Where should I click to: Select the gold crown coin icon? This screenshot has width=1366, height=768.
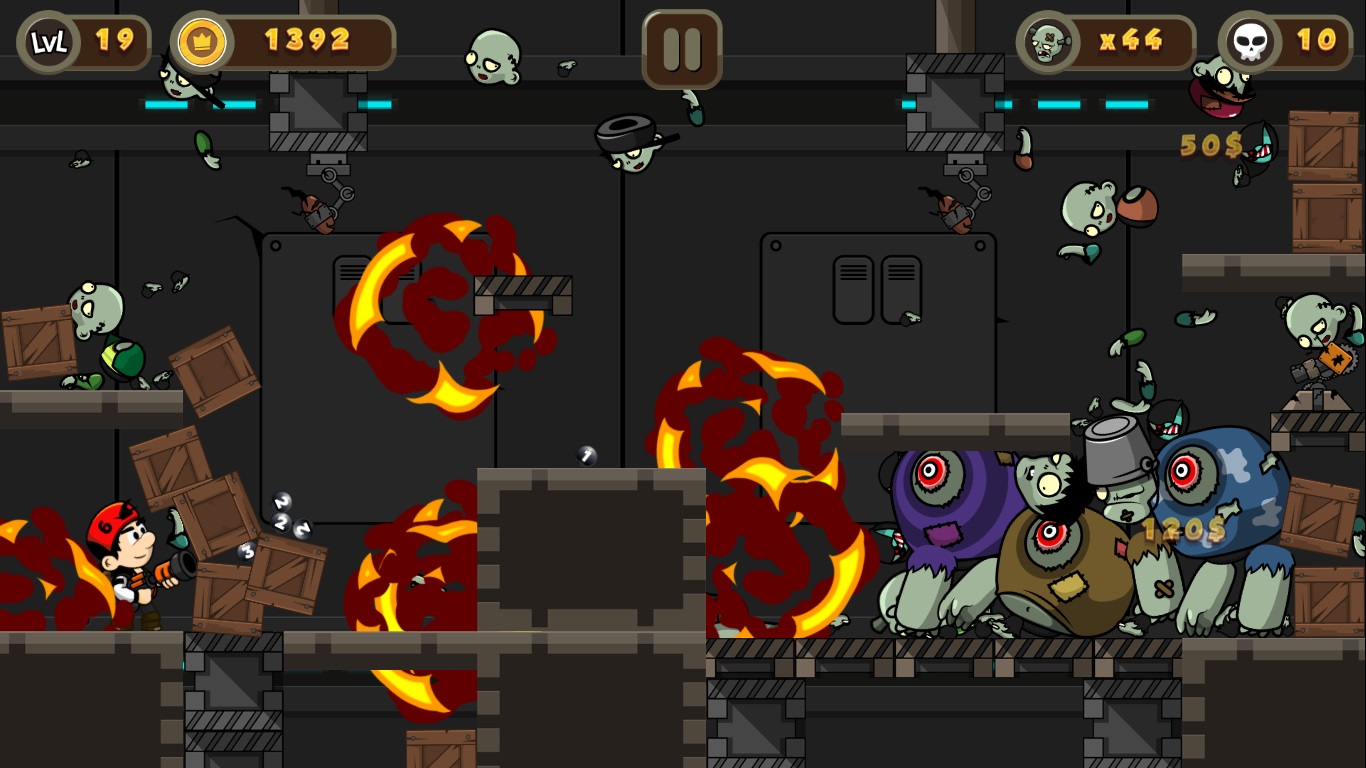(202, 42)
